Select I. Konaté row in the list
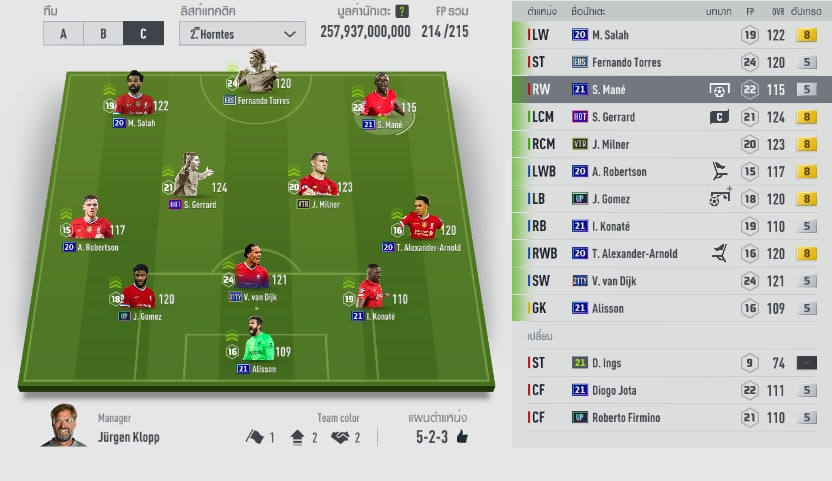The image size is (832, 481). [x=670, y=226]
